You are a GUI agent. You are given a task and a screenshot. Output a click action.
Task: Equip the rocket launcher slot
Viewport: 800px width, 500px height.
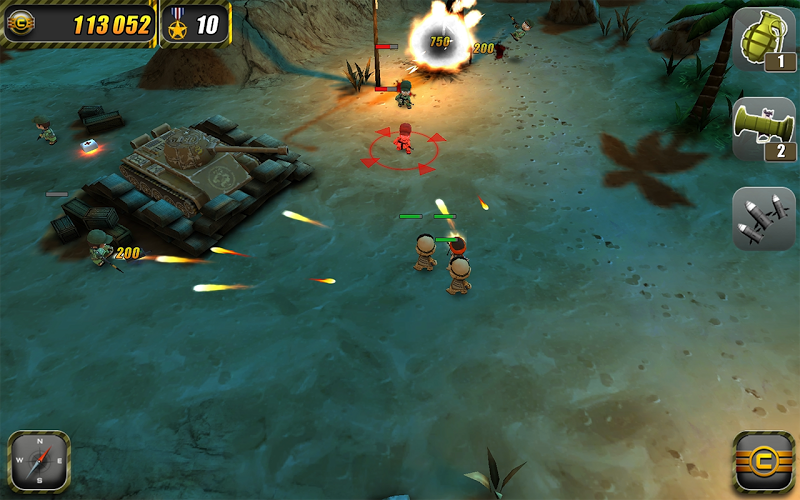(x=764, y=130)
